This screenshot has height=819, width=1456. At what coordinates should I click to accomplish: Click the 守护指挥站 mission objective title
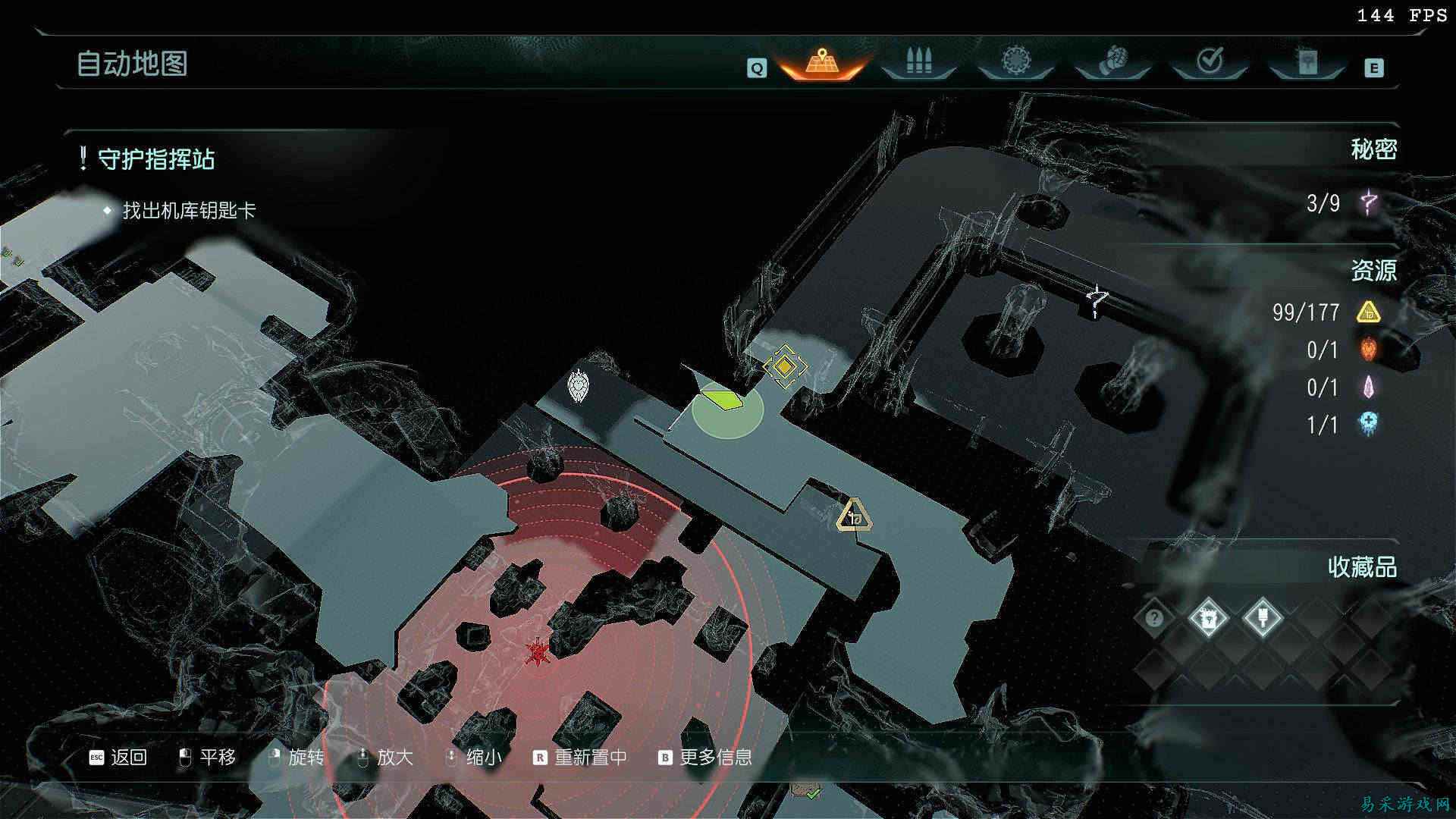pos(156,159)
